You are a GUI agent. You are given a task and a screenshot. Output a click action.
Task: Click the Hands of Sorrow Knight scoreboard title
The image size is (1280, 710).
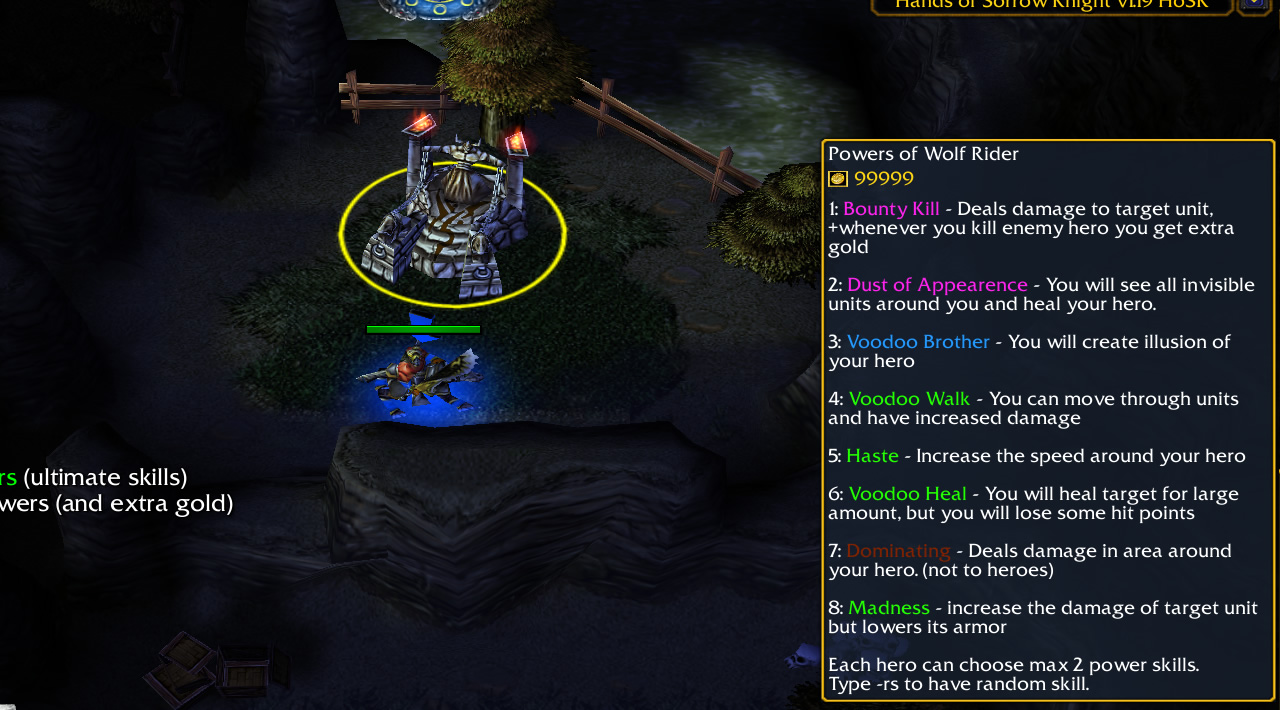coord(1051,5)
